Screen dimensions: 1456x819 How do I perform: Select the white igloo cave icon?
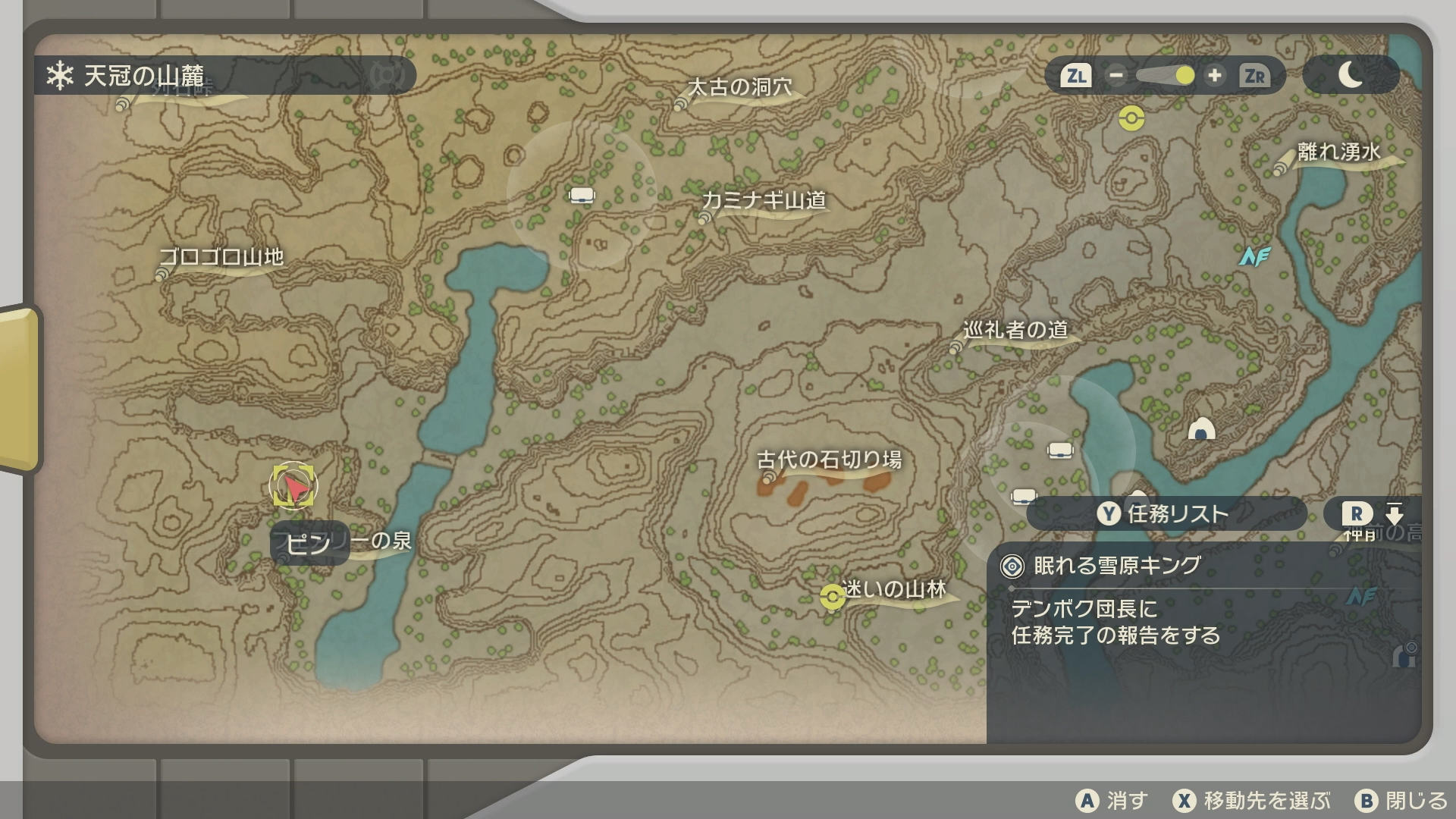point(1201,430)
